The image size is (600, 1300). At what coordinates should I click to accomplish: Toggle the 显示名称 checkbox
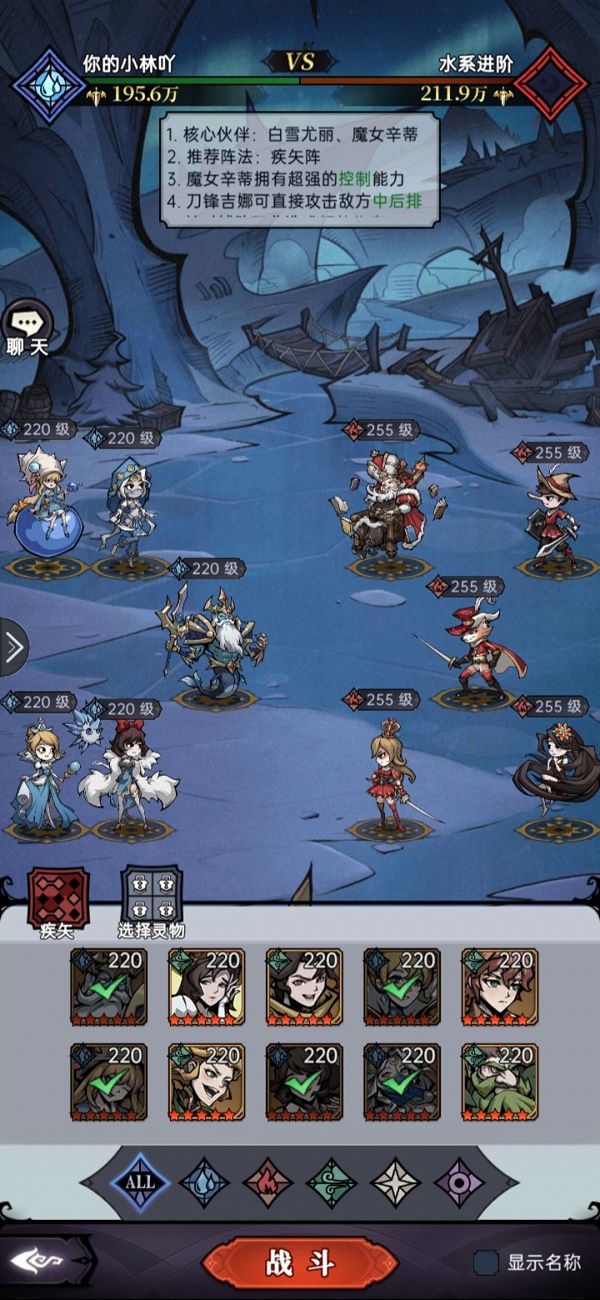click(x=487, y=1263)
